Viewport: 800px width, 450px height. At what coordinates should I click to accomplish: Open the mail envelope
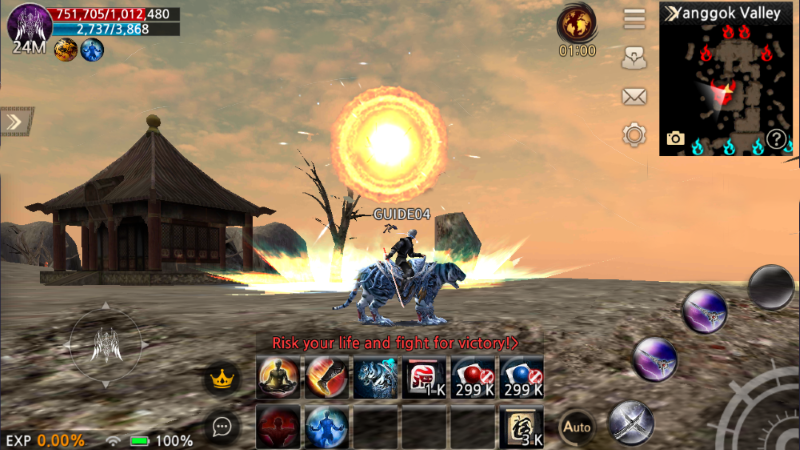coord(634,96)
